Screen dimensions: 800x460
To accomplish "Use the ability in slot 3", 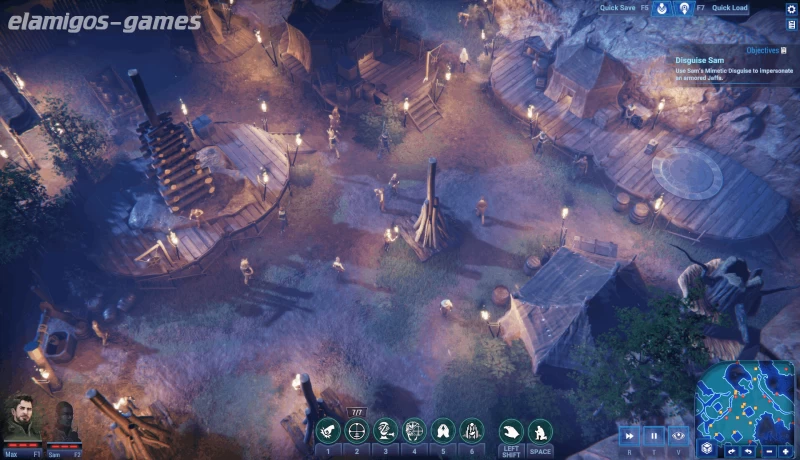I will pyautogui.click(x=385, y=430).
